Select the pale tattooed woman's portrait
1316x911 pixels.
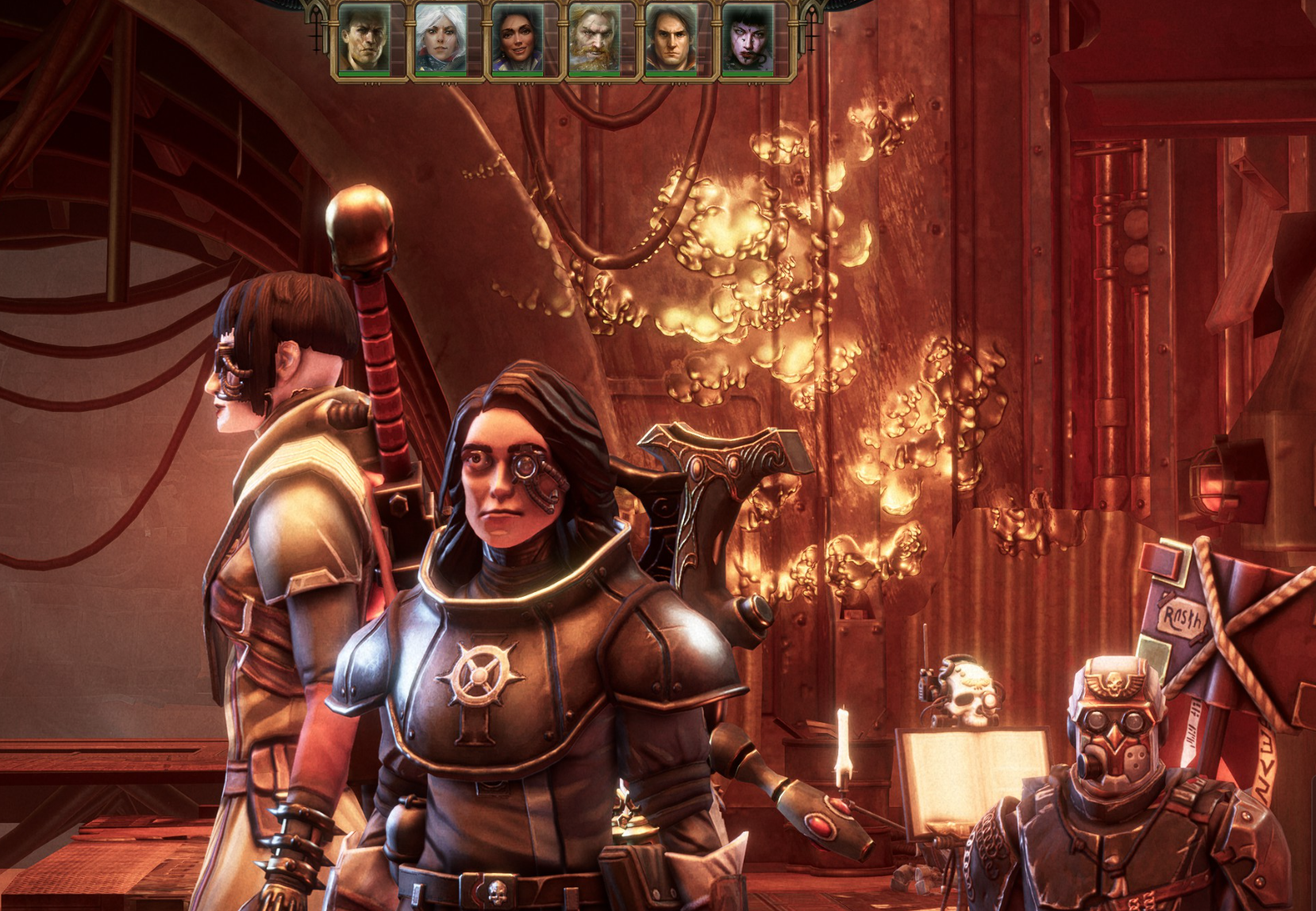click(748, 40)
